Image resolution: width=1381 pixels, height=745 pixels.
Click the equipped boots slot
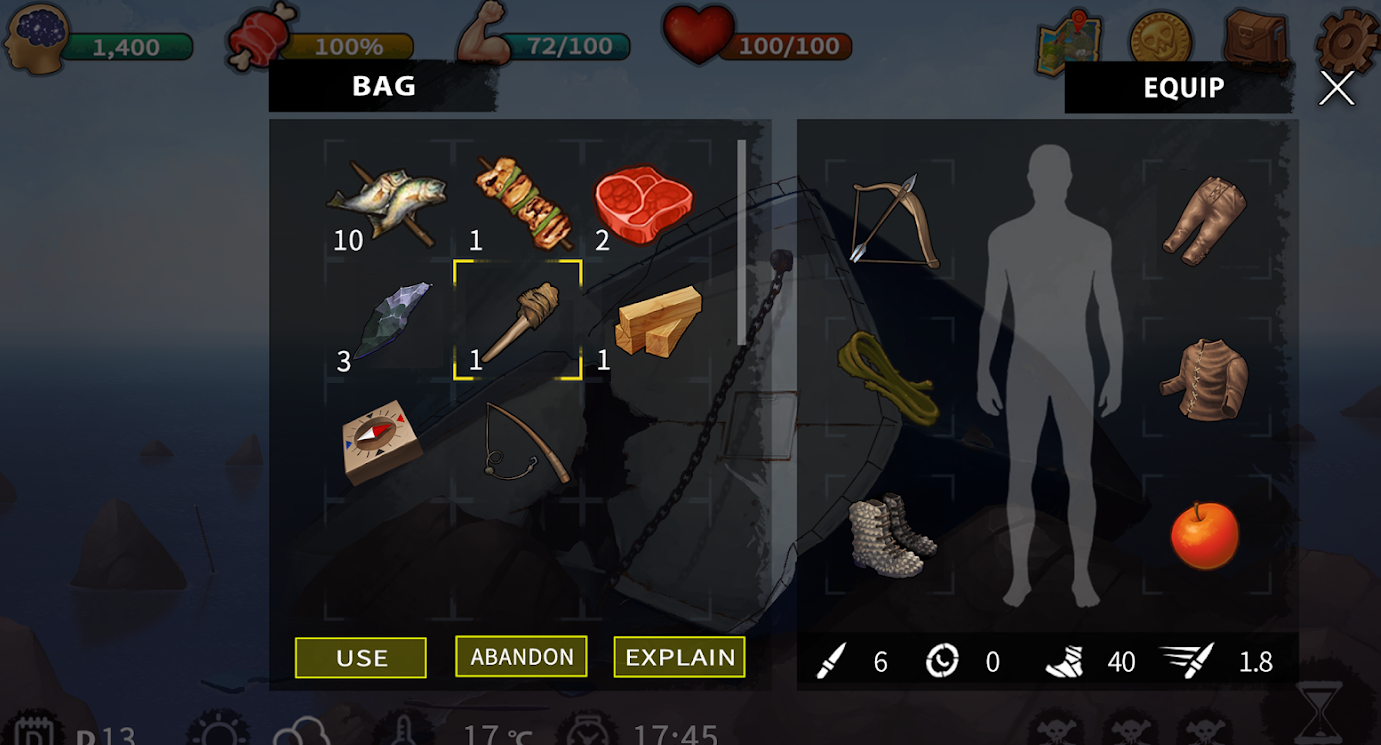(x=891, y=535)
